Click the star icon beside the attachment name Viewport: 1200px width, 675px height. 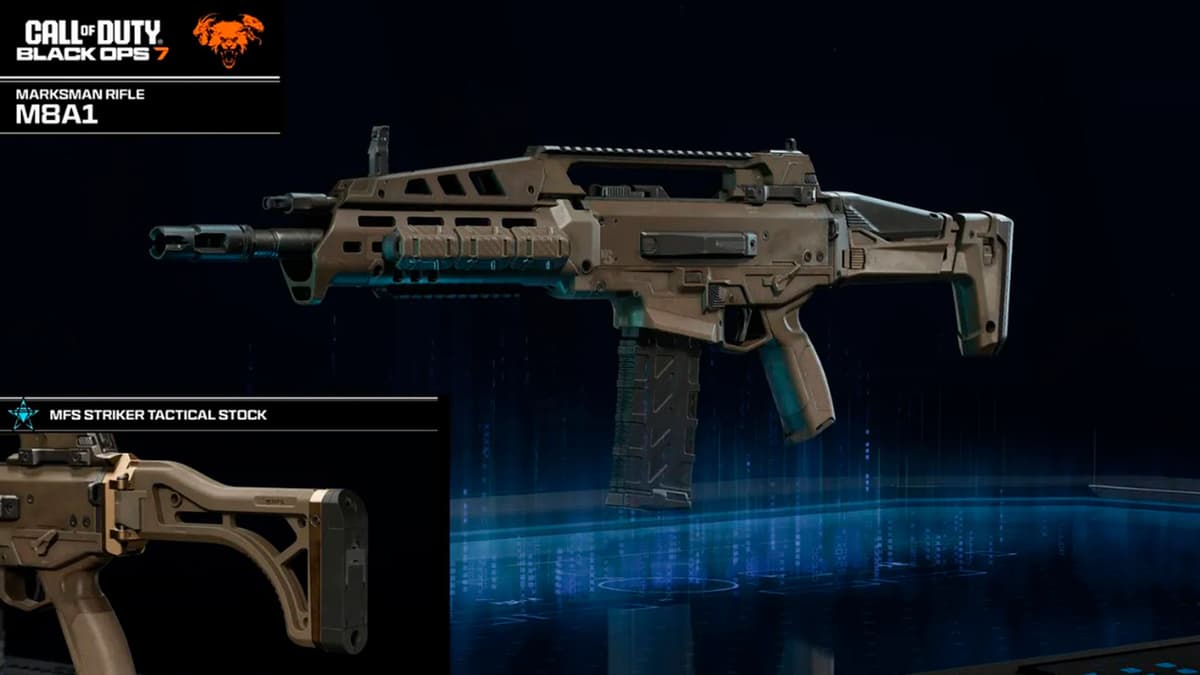22,414
